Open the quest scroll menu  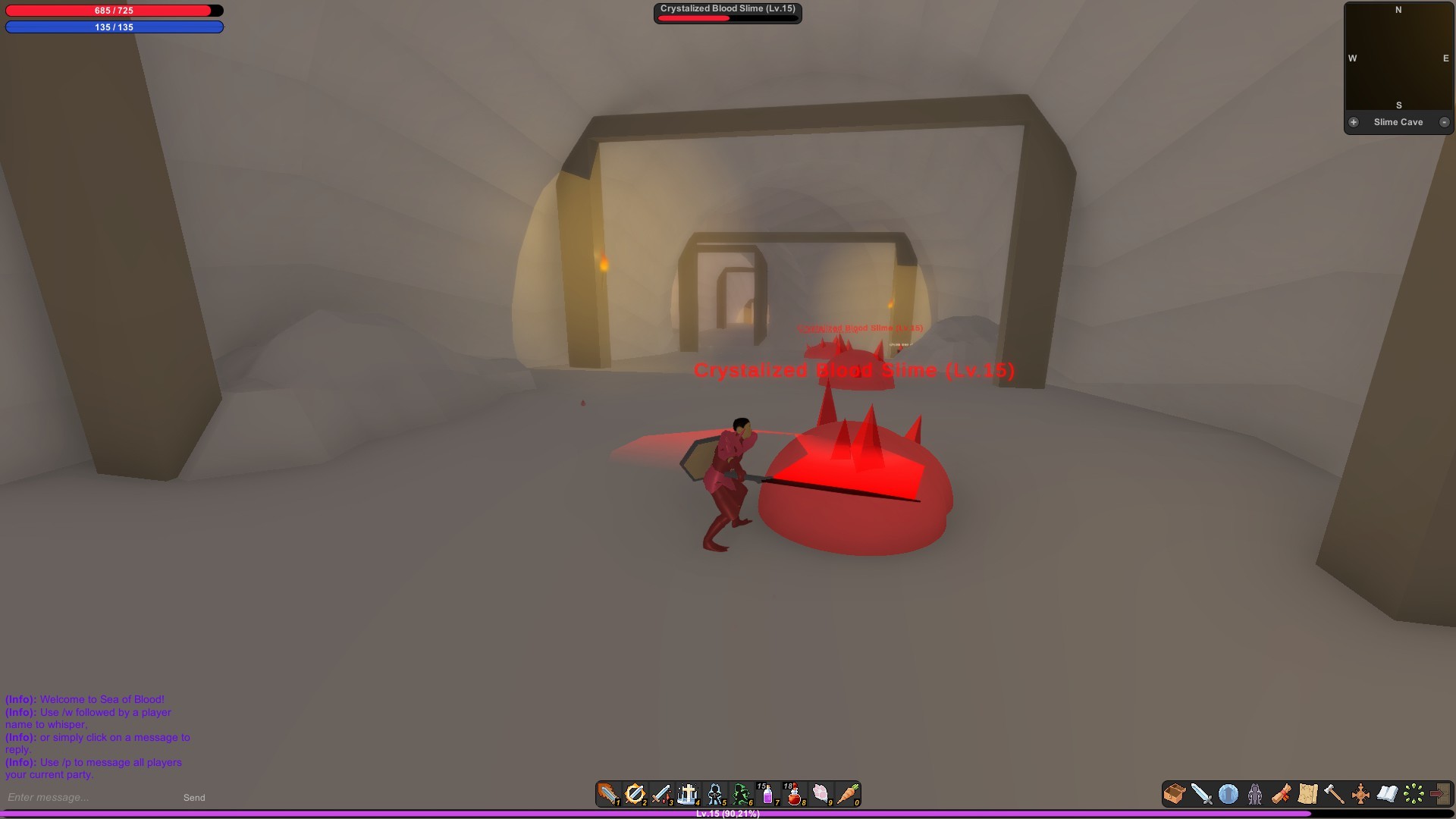click(1282, 794)
